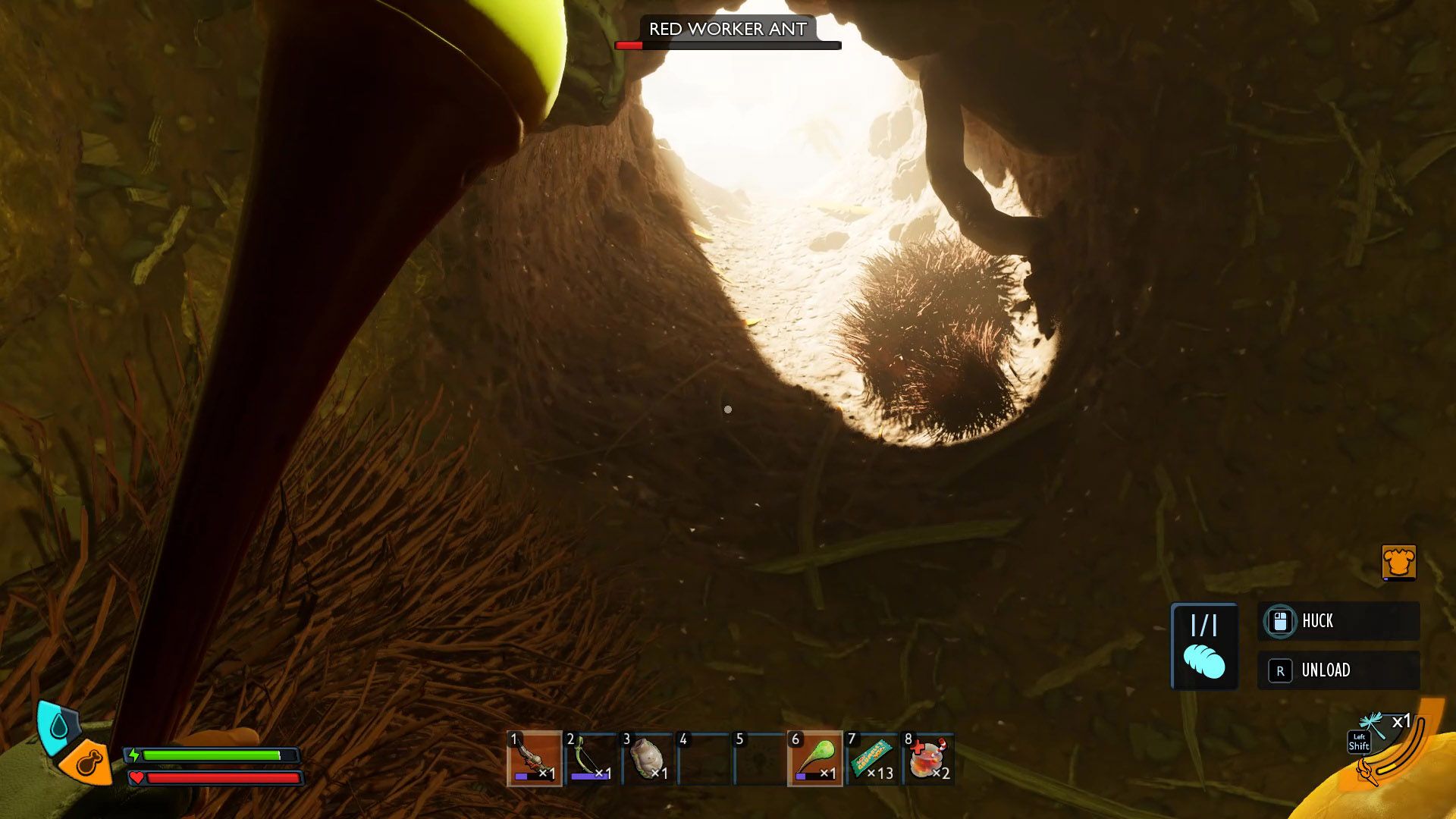Image resolution: width=1456 pixels, height=819 pixels.
Task: Select the granola bar stack in slot 7
Action: [872, 758]
